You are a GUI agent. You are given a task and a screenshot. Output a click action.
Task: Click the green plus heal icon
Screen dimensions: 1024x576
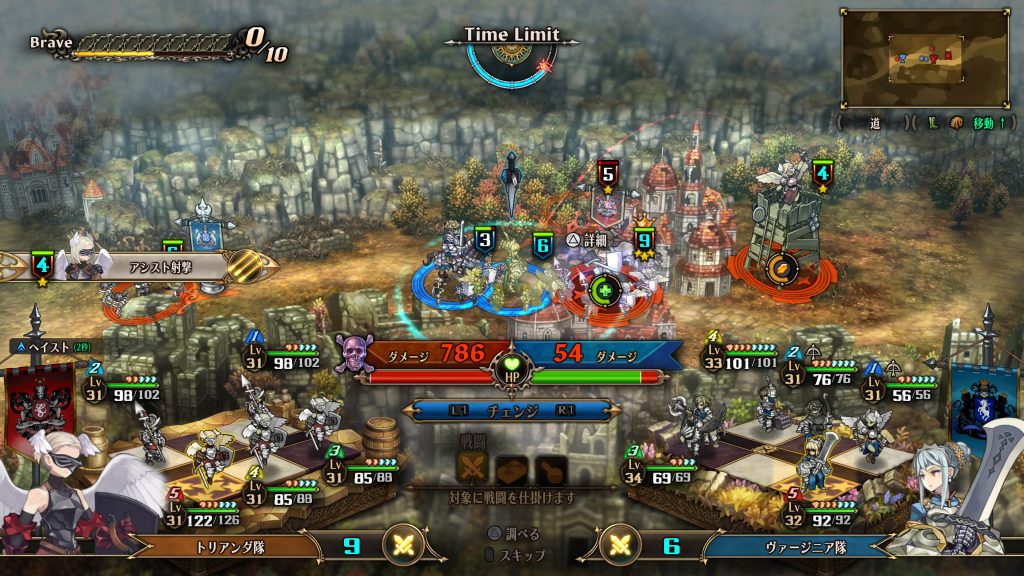[x=604, y=291]
